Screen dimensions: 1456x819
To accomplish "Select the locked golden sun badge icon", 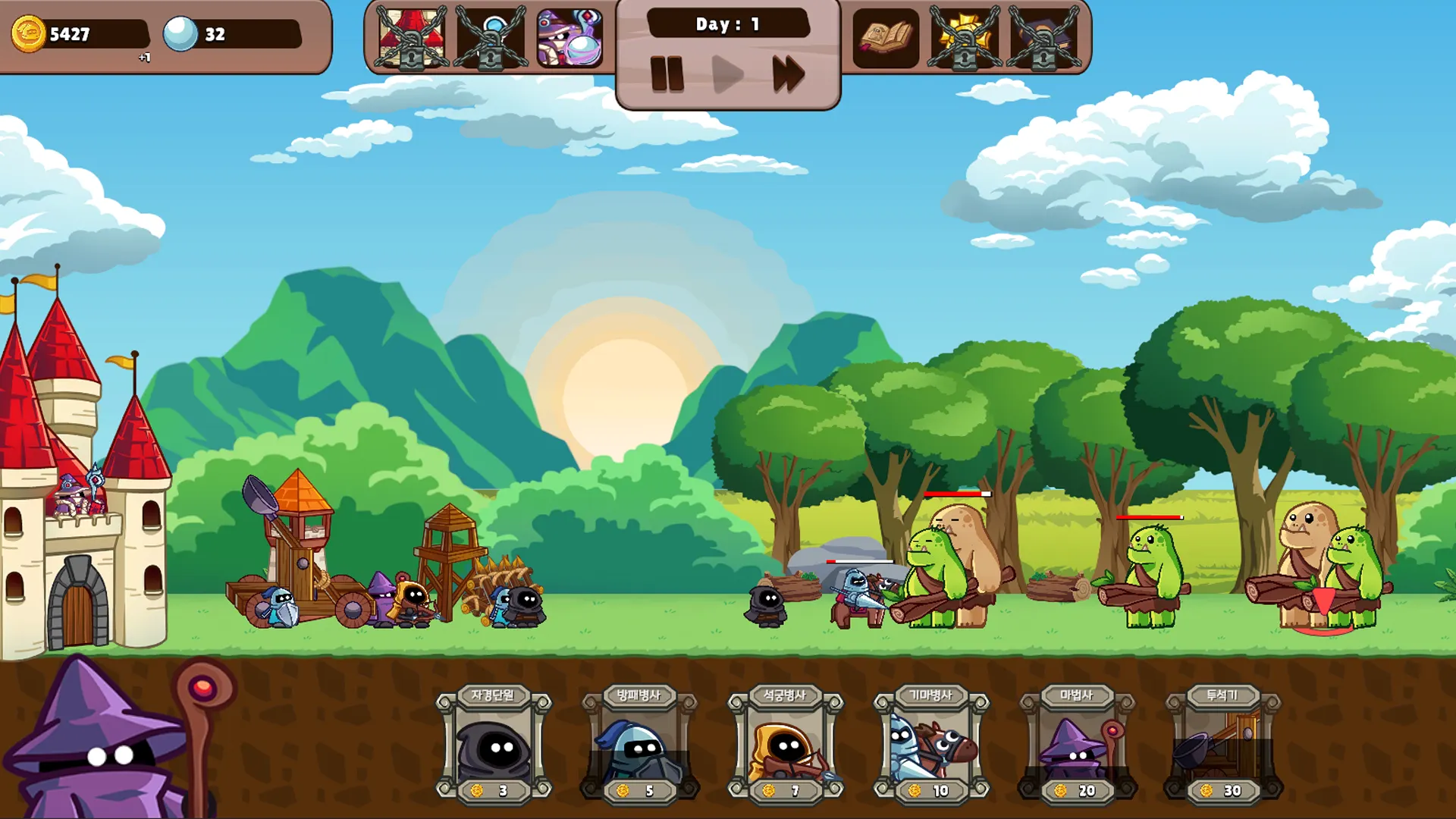I will 964,38.
